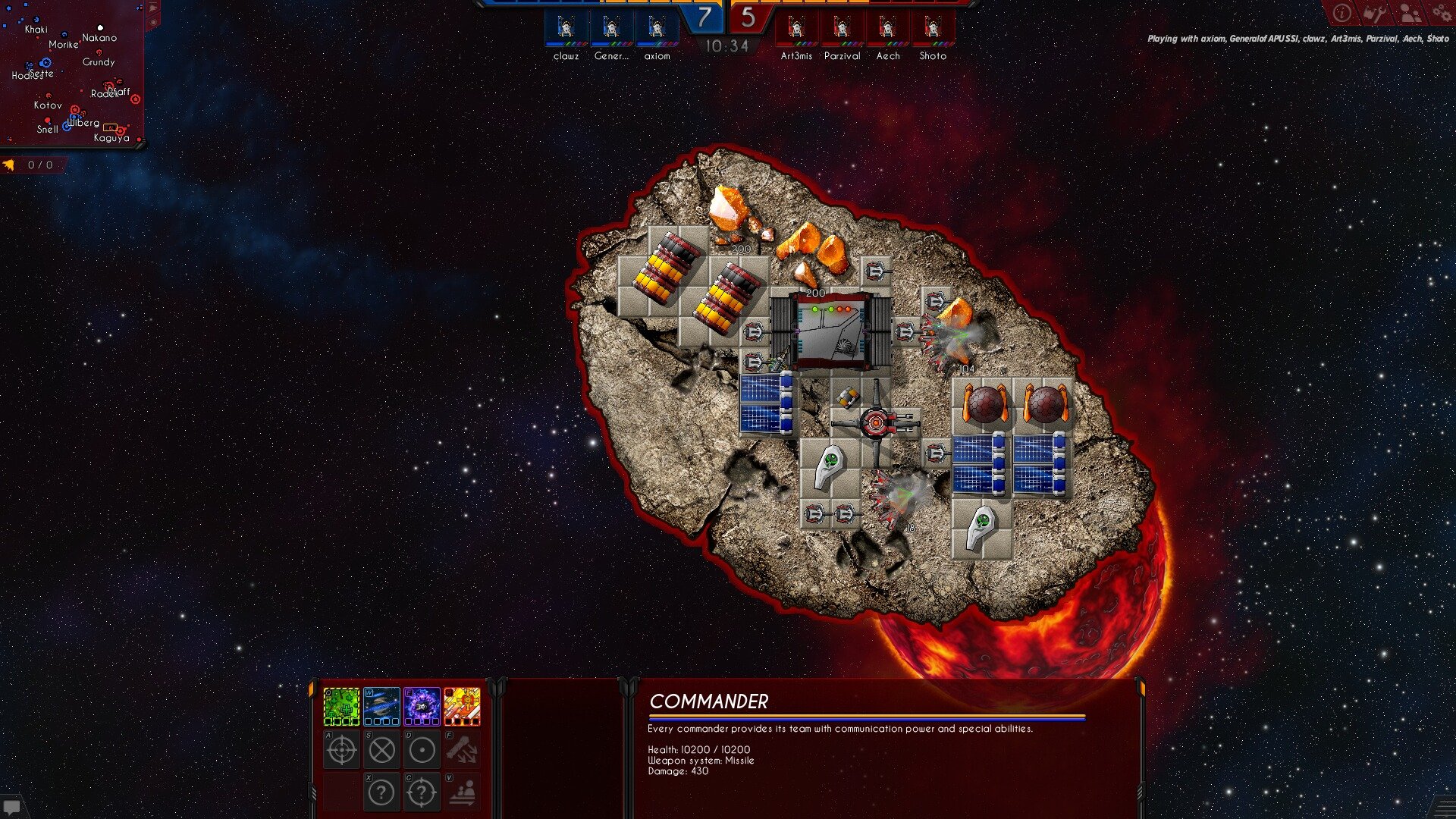
Task: Open the info panel top right
Action: [x=1341, y=12]
